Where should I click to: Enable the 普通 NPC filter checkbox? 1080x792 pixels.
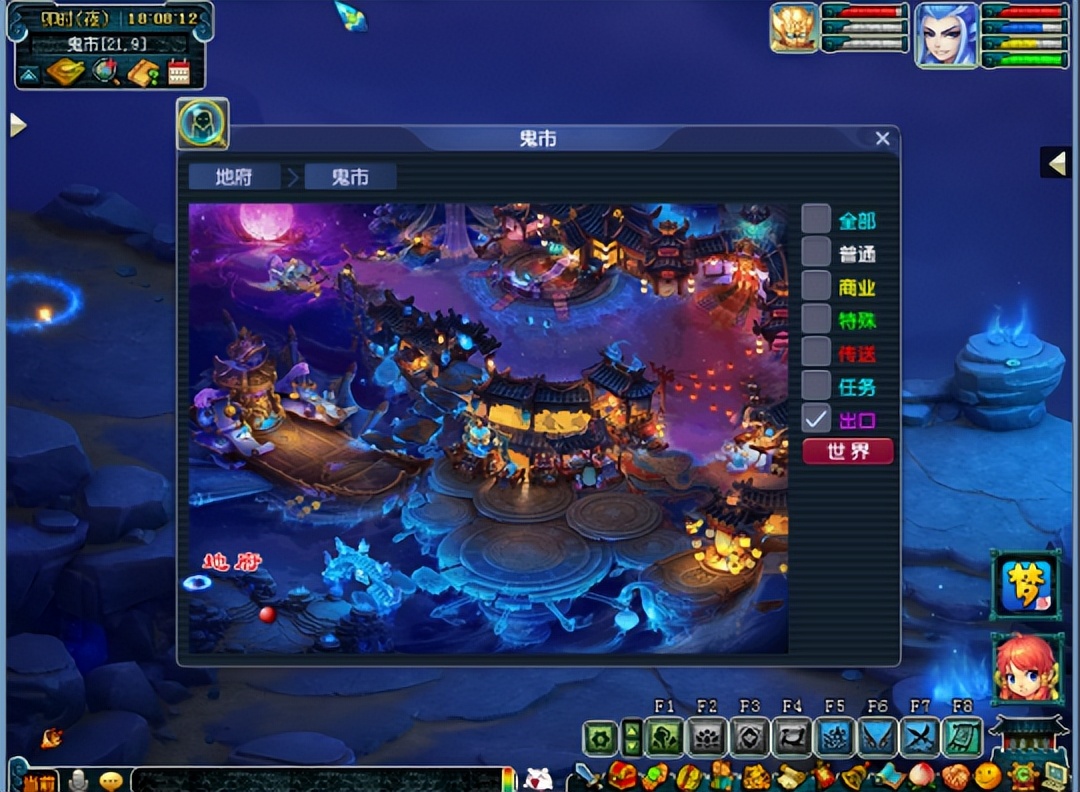point(816,252)
